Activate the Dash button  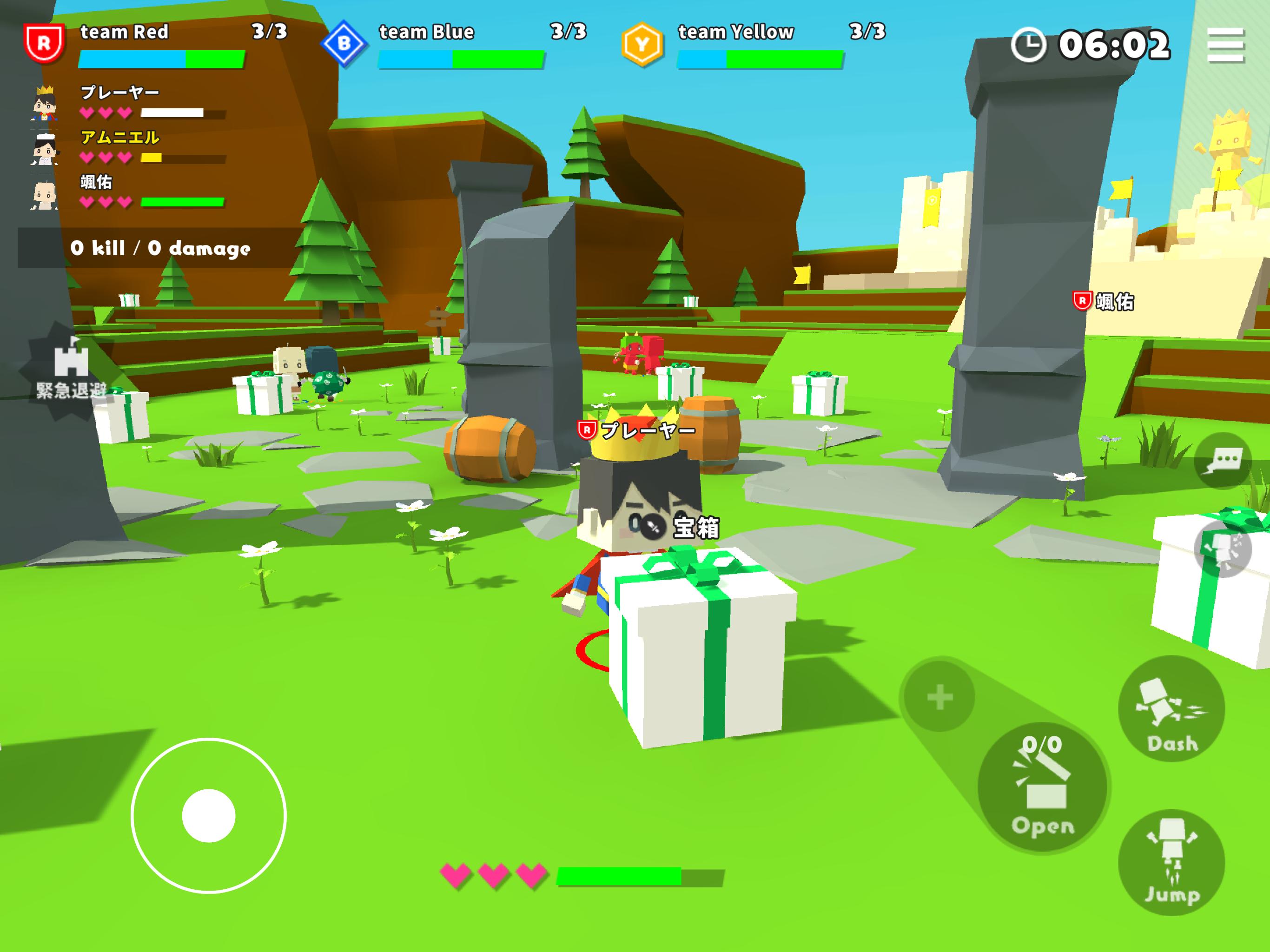(1171, 710)
